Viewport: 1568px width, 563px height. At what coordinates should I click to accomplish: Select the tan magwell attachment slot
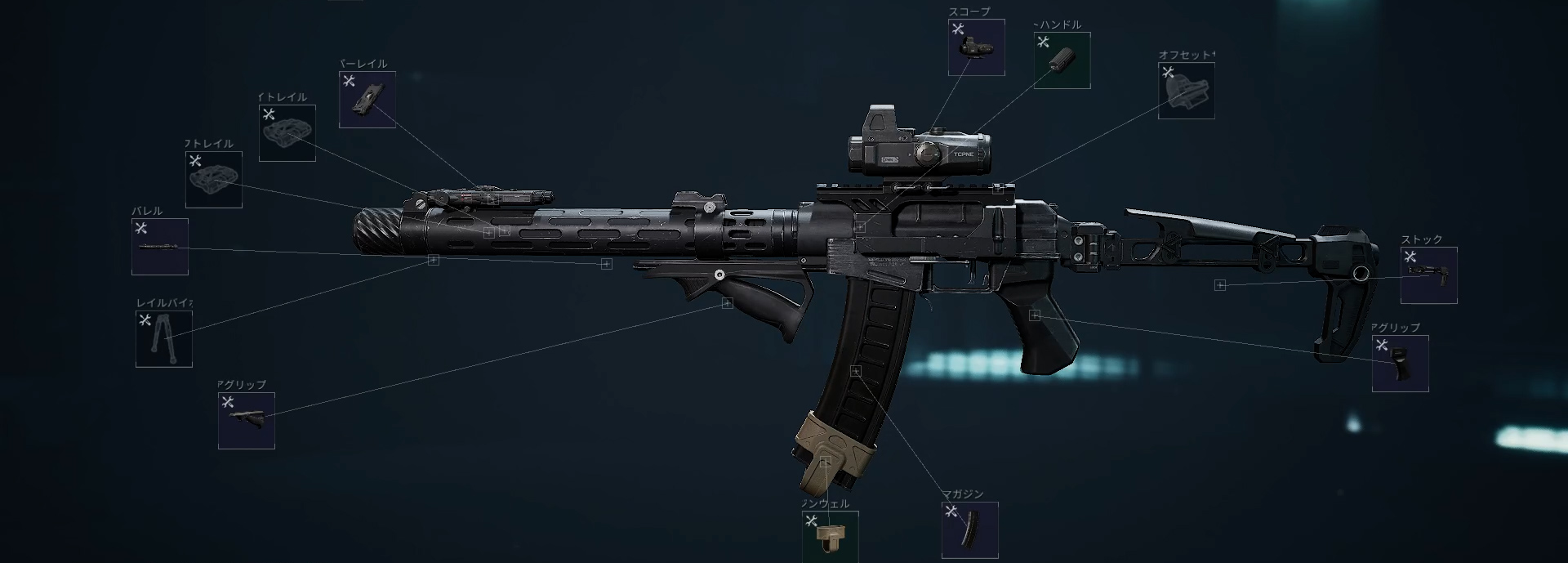(x=830, y=538)
